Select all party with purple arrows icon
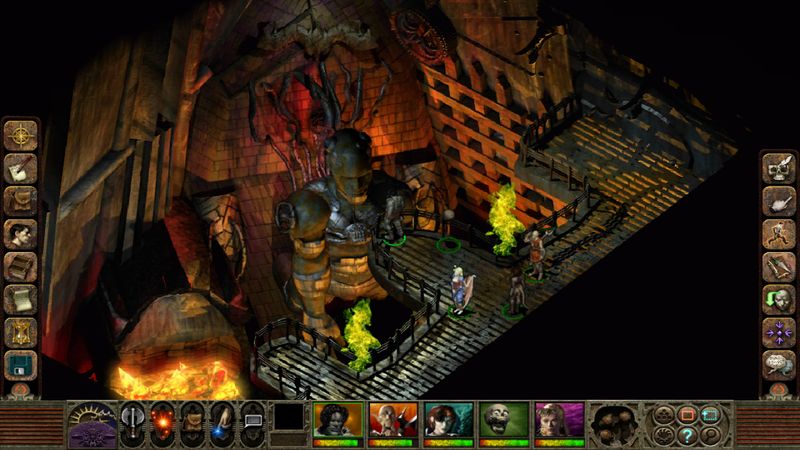The height and width of the screenshot is (450, 800). point(778,332)
